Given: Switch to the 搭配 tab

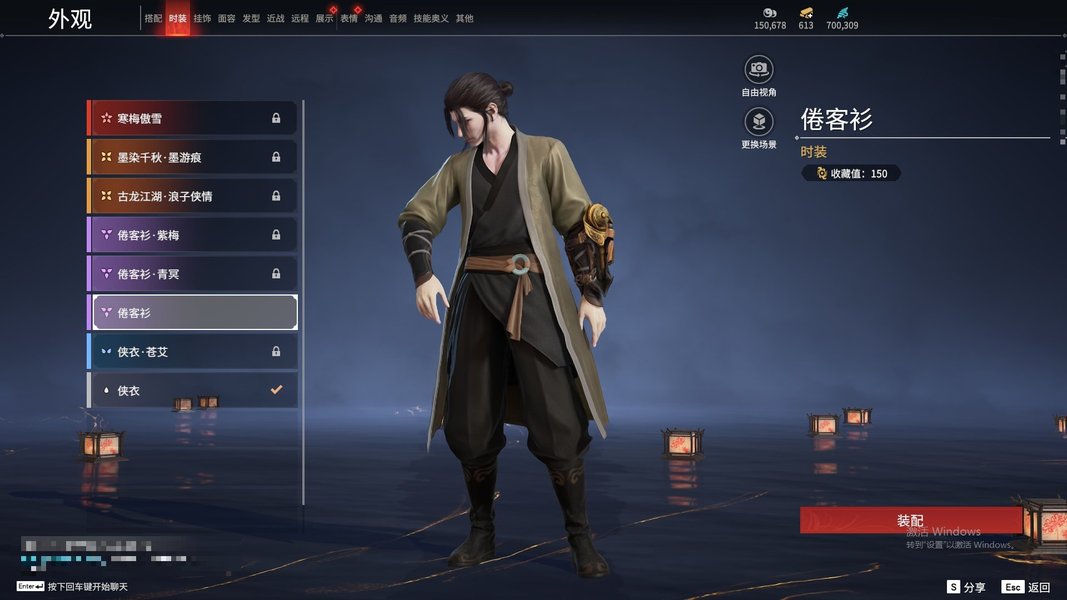Looking at the screenshot, I should point(153,19).
